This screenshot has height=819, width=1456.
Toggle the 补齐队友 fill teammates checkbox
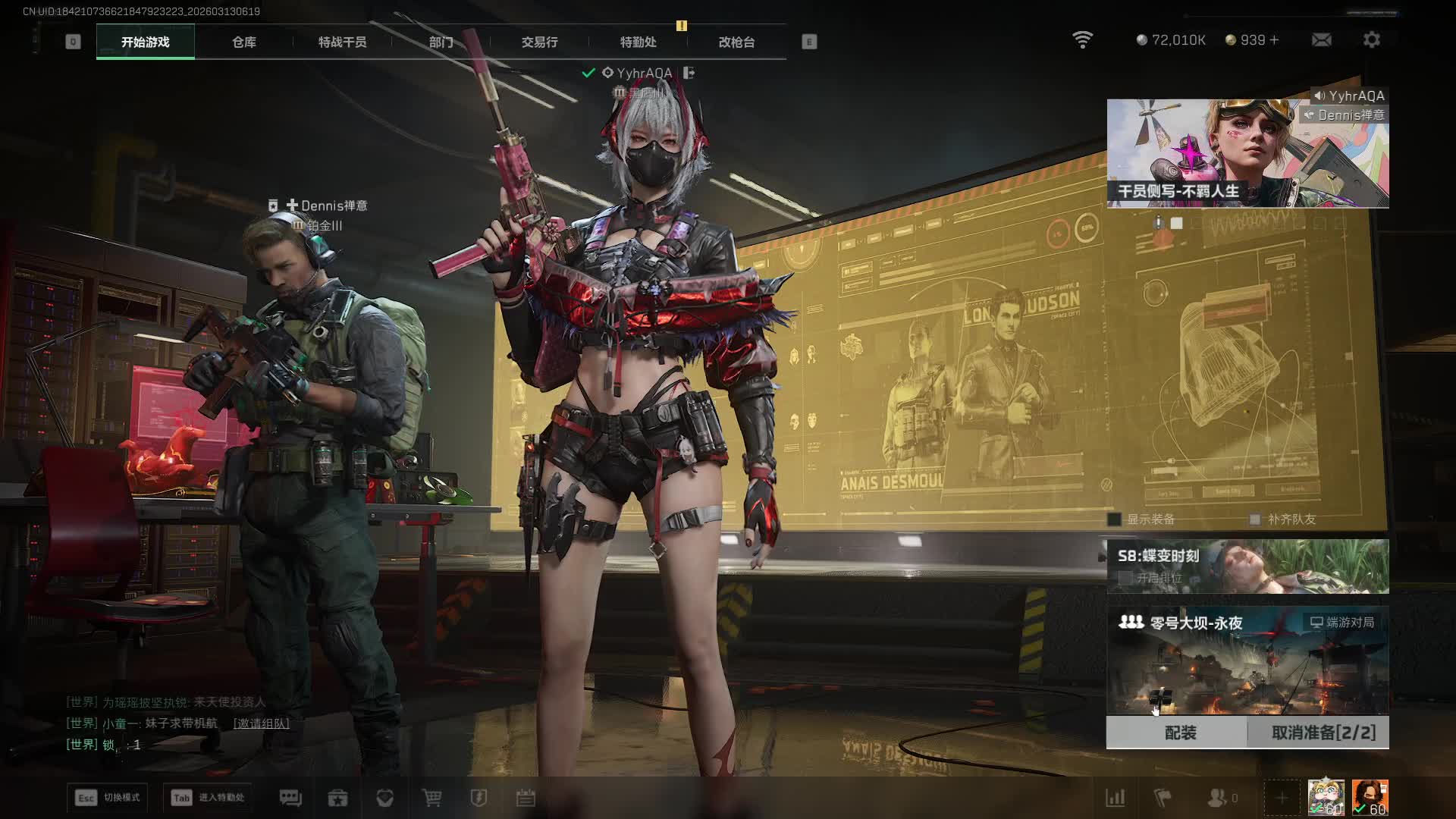click(x=1255, y=519)
